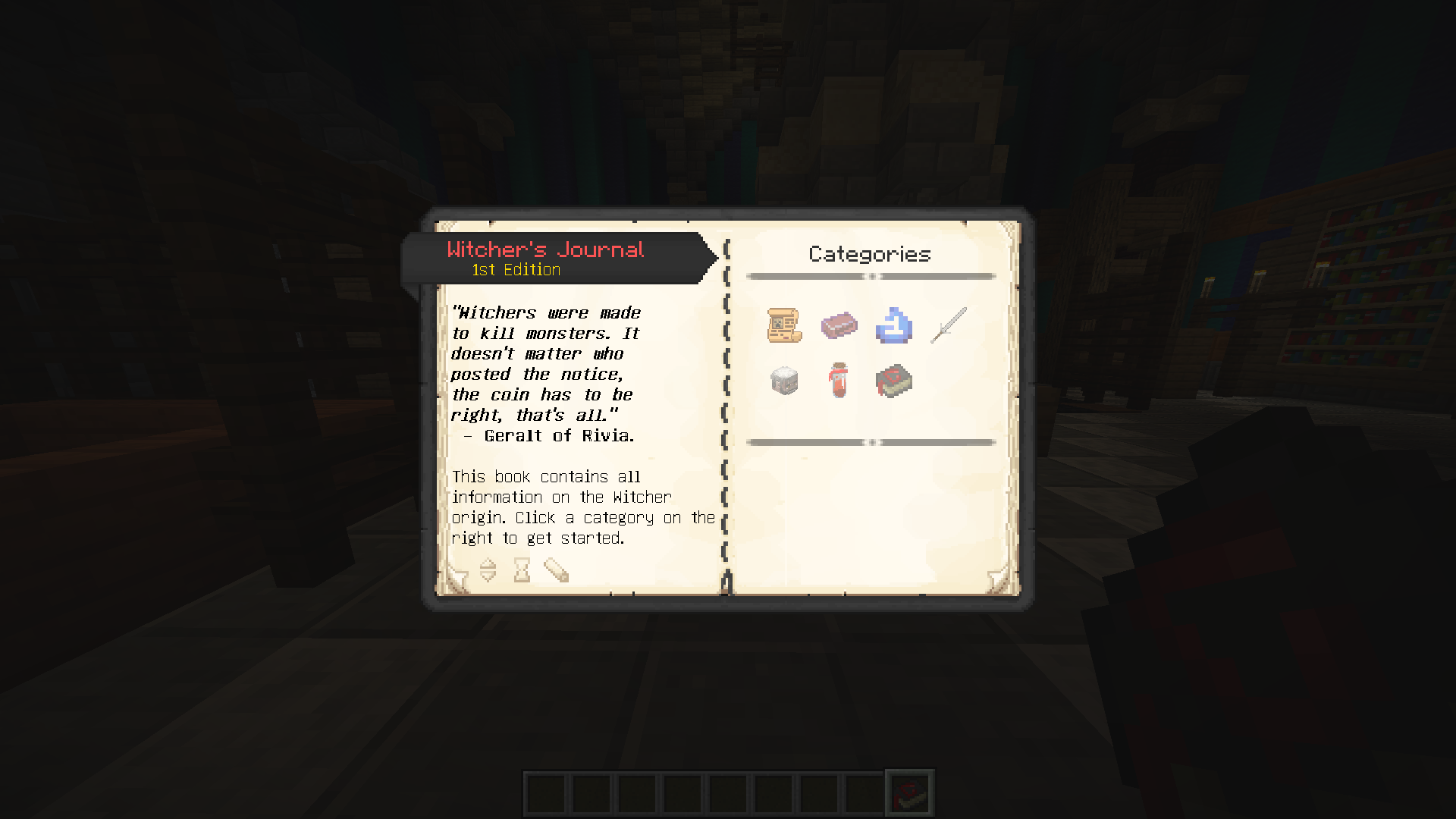This screenshot has width=1456, height=819.
Task: Click the red enchanted book category
Action: pyautogui.click(x=893, y=381)
